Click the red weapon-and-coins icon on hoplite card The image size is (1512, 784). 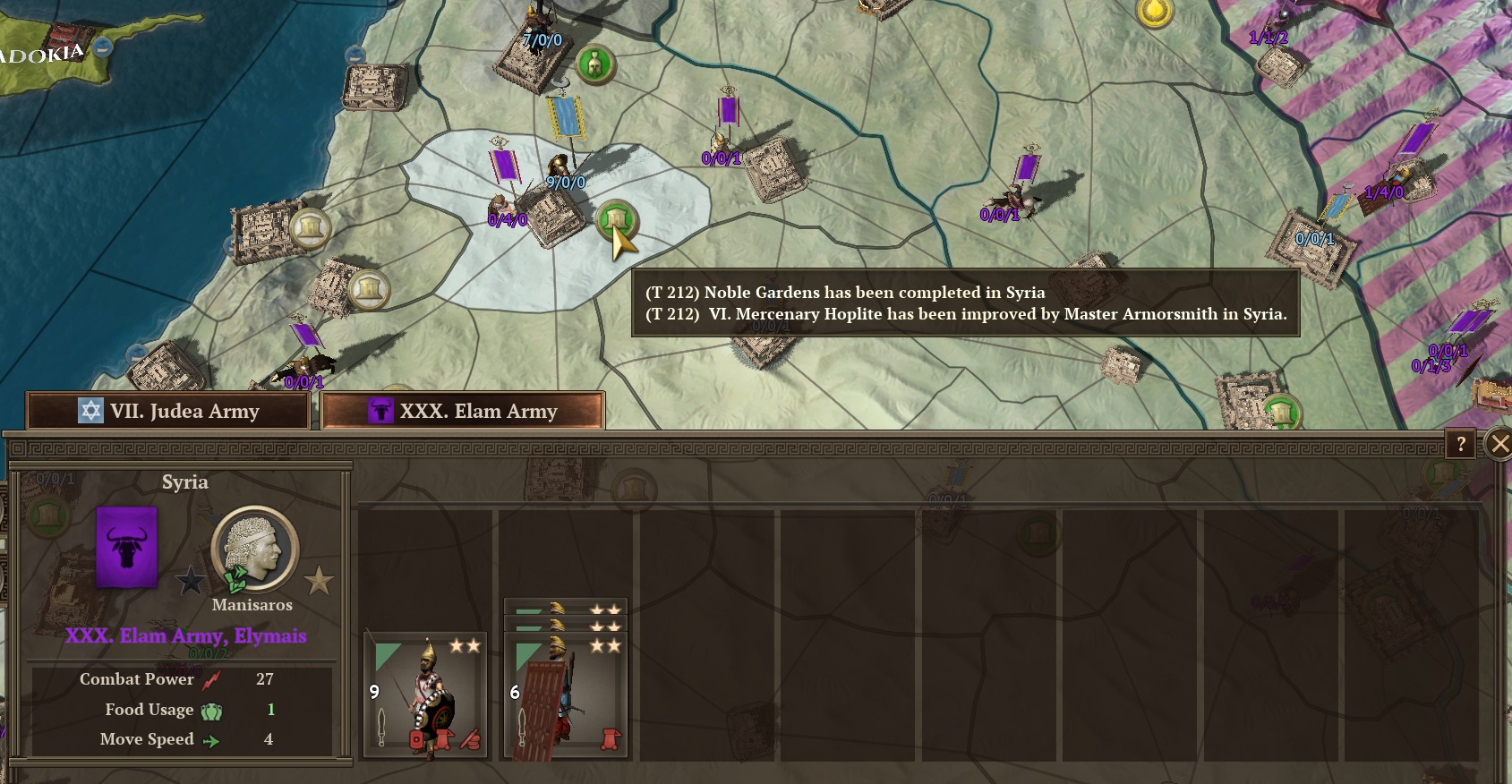469,739
